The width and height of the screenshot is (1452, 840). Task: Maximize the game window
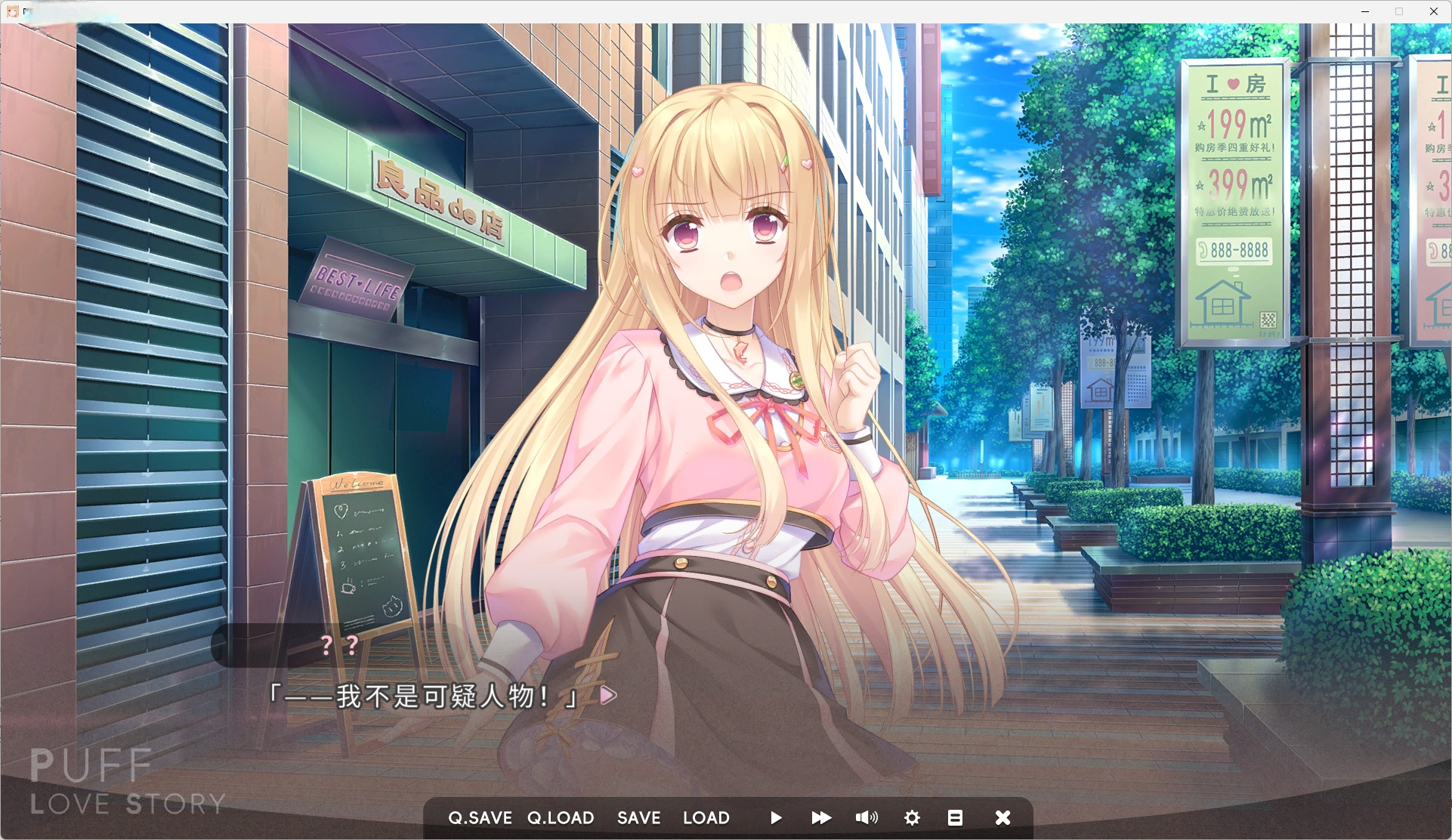click(1398, 11)
